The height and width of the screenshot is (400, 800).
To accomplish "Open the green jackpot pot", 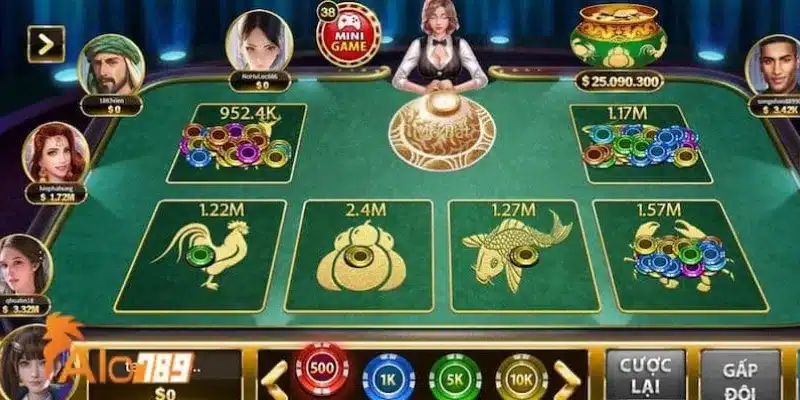I will point(617,40).
